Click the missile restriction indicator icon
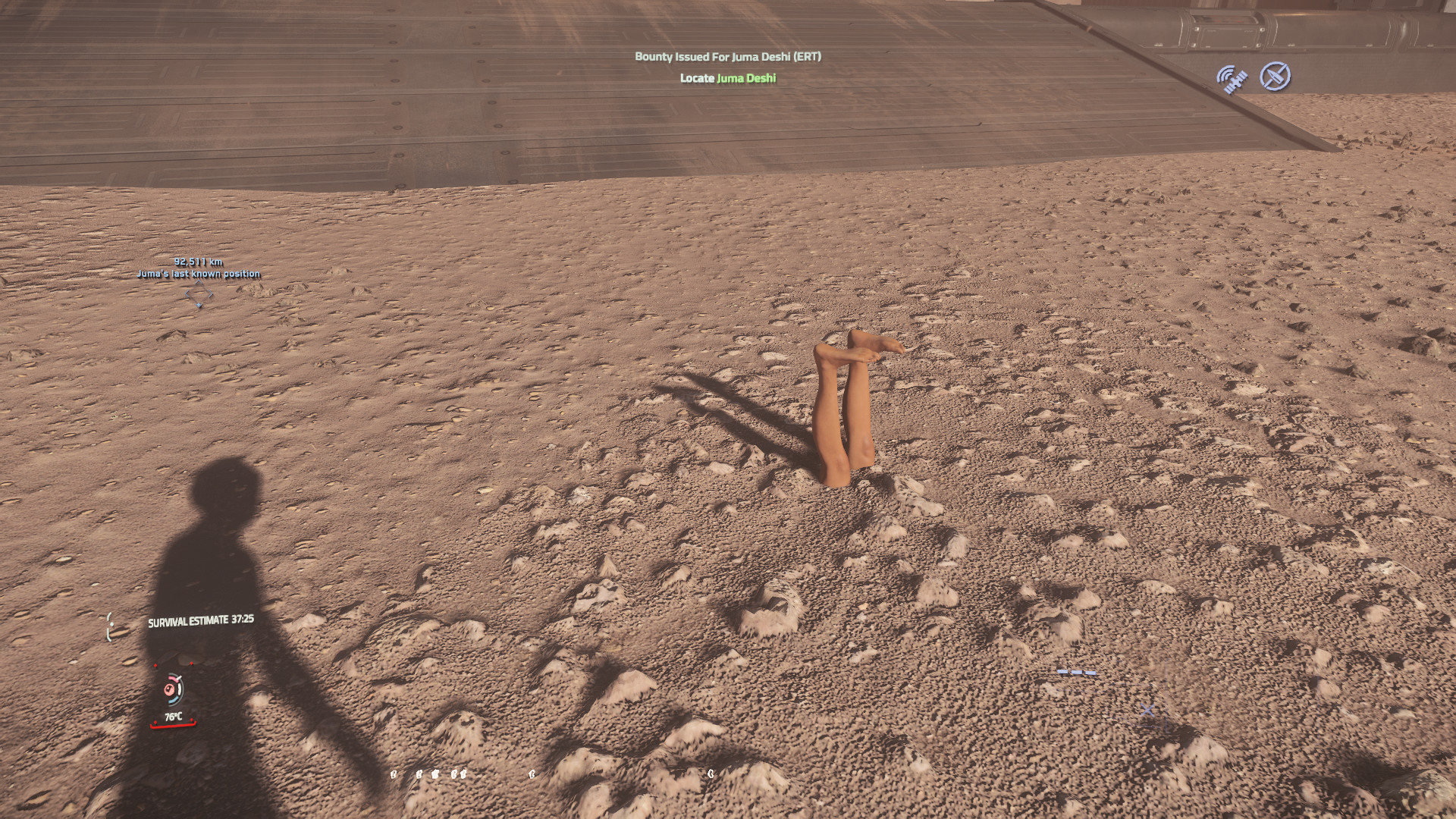1456x819 pixels. coord(1276,77)
